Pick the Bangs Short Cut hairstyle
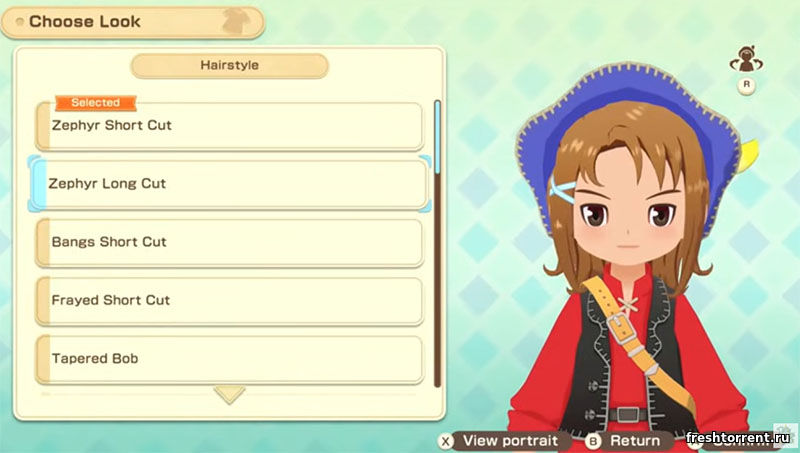The width and height of the screenshot is (800, 453). coord(230,242)
